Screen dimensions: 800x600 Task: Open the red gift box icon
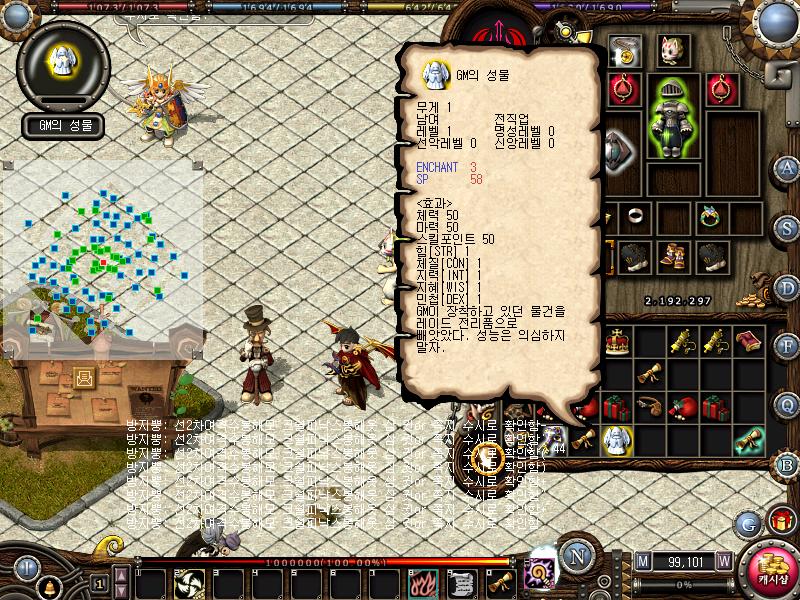pyautogui.click(x=780, y=520)
